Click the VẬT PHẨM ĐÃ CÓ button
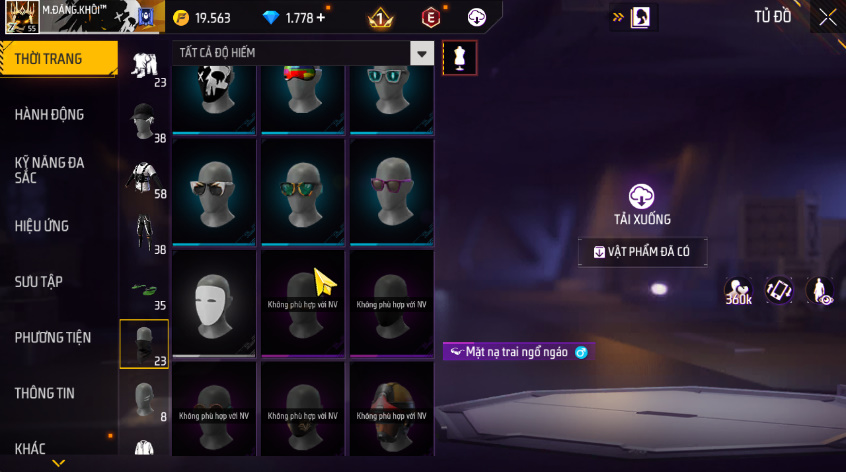 (642, 253)
